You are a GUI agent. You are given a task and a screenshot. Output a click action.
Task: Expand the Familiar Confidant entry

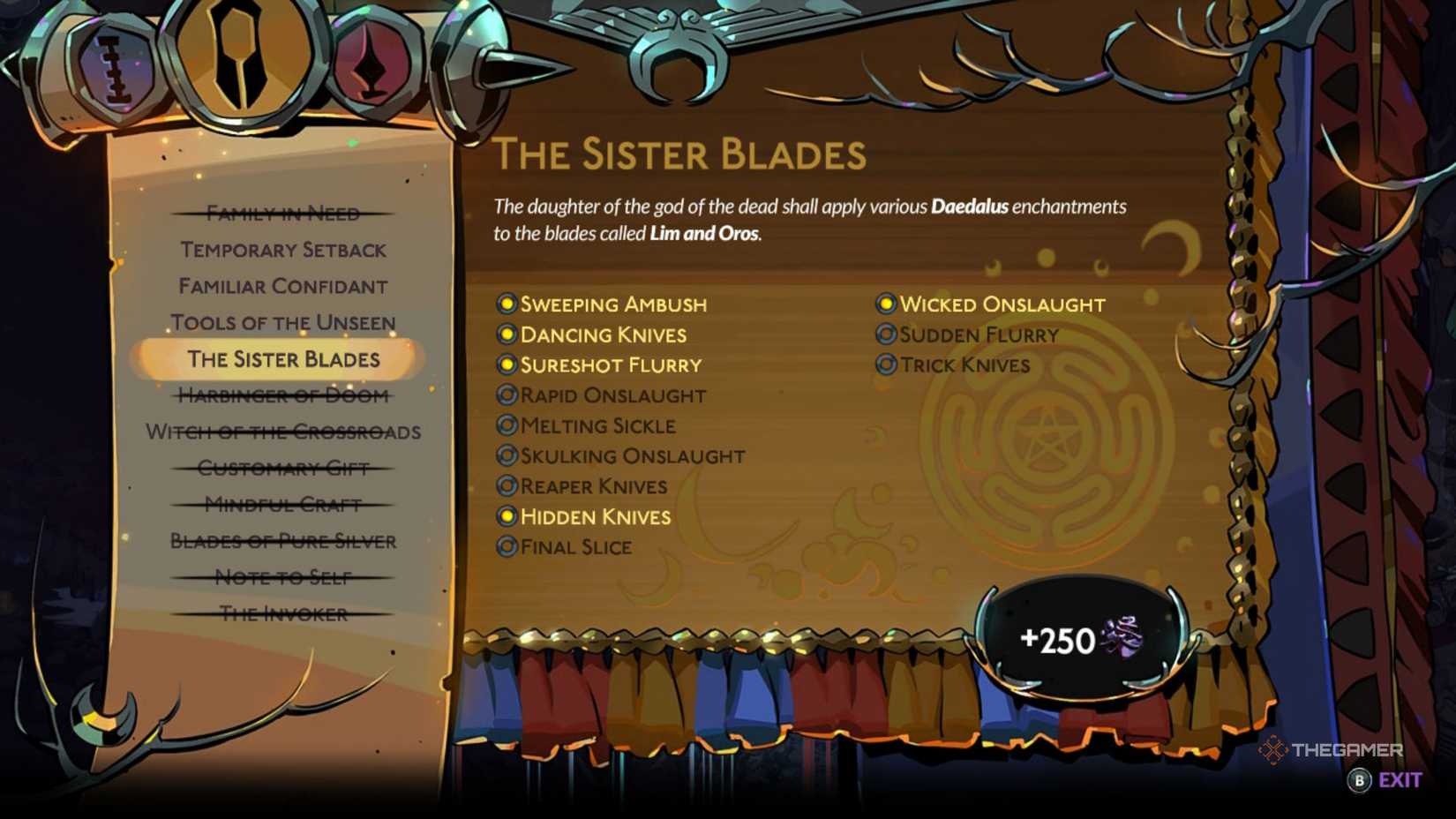(x=282, y=286)
